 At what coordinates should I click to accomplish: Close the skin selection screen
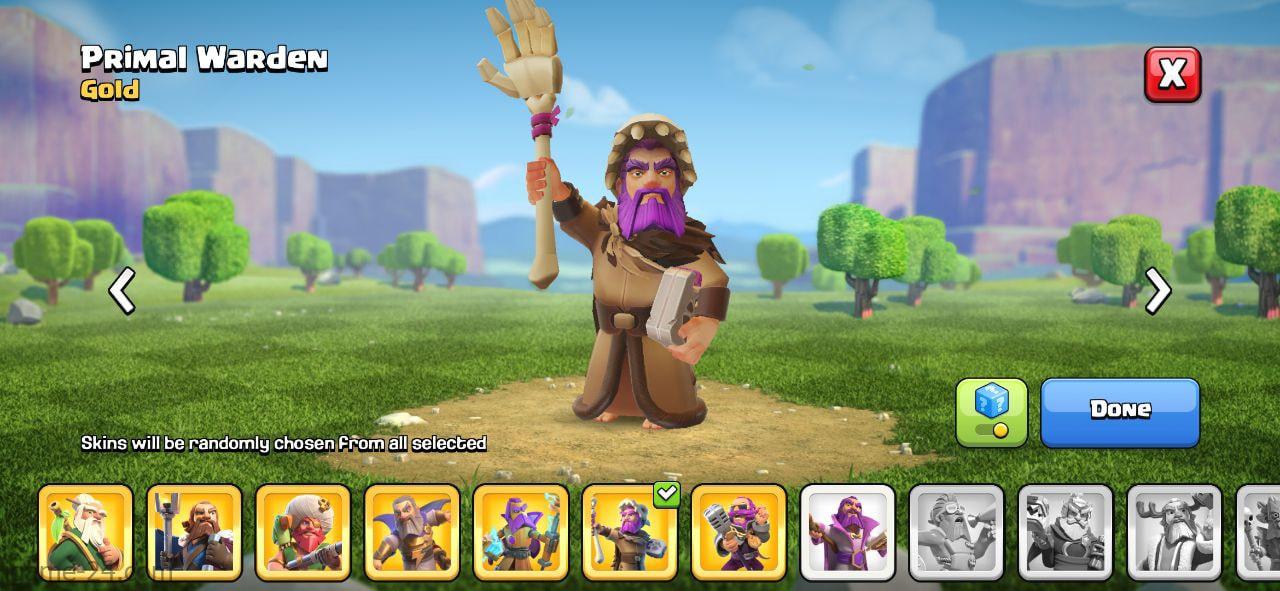point(1172,74)
